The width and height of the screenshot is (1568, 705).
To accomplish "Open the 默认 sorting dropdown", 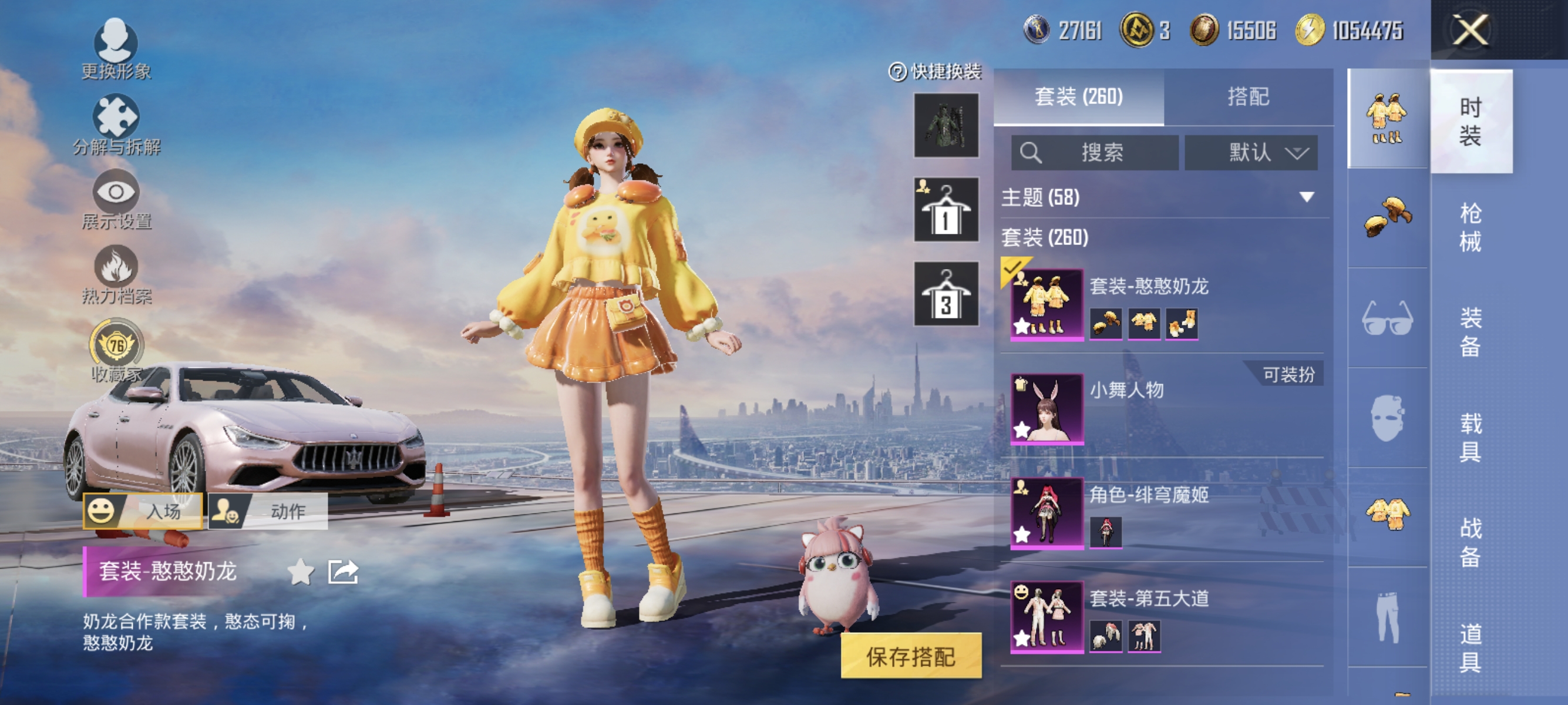I will [x=1251, y=153].
